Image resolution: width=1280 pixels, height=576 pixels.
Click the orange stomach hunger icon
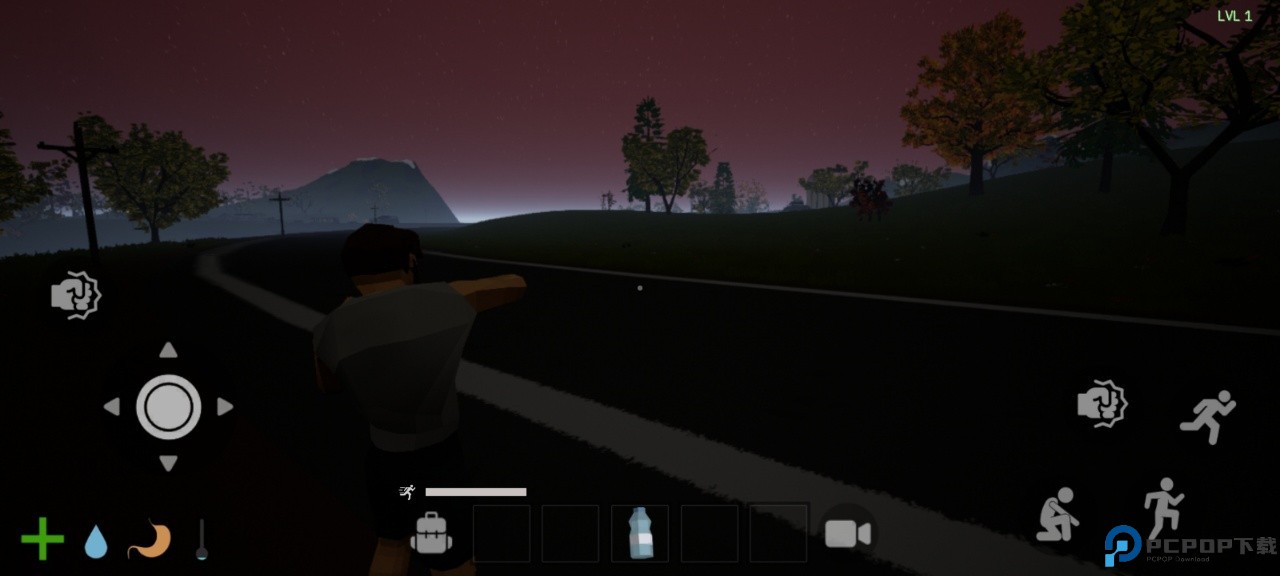(x=149, y=539)
